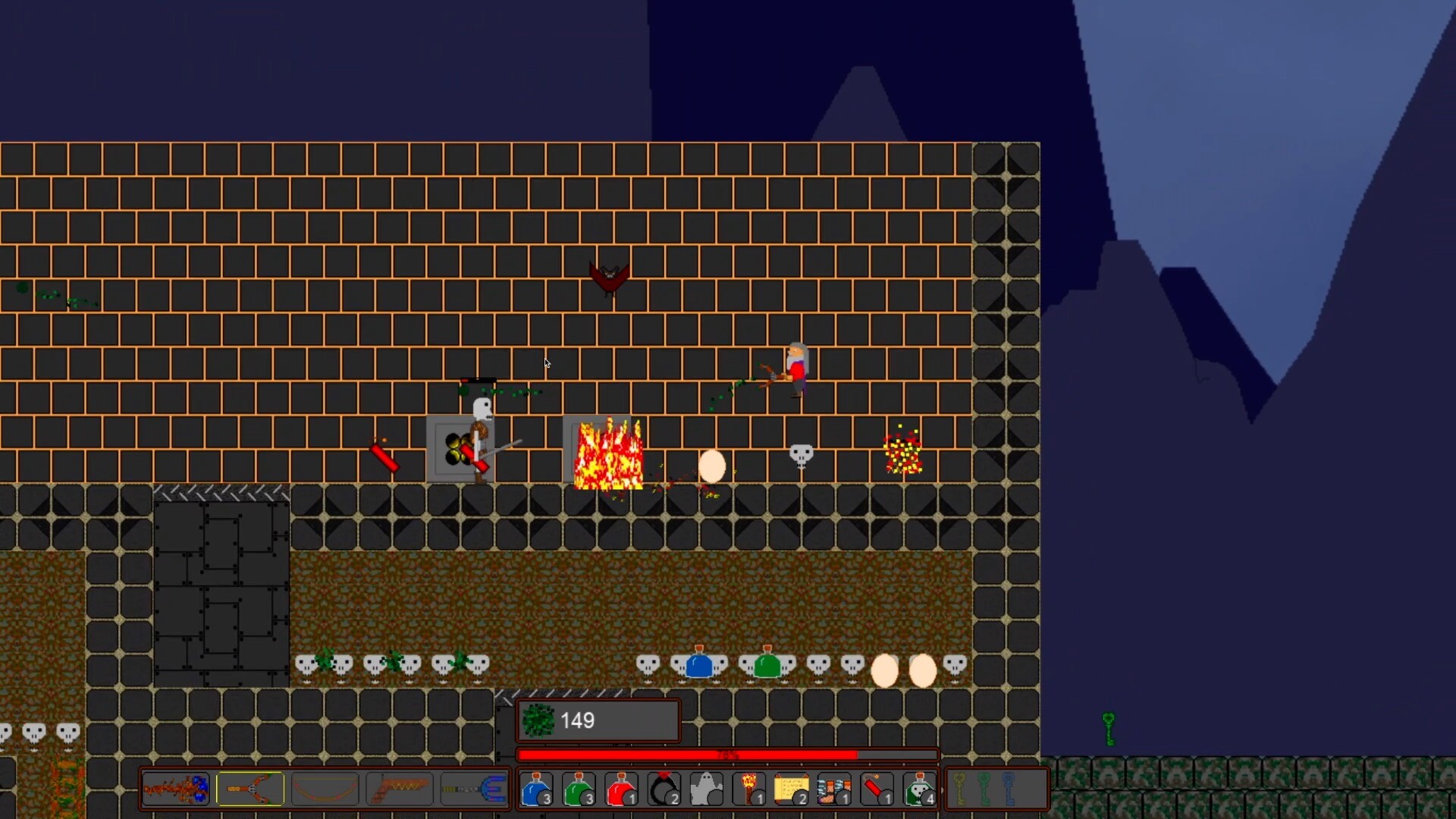Select the blue potion hotbar slot

[538, 789]
